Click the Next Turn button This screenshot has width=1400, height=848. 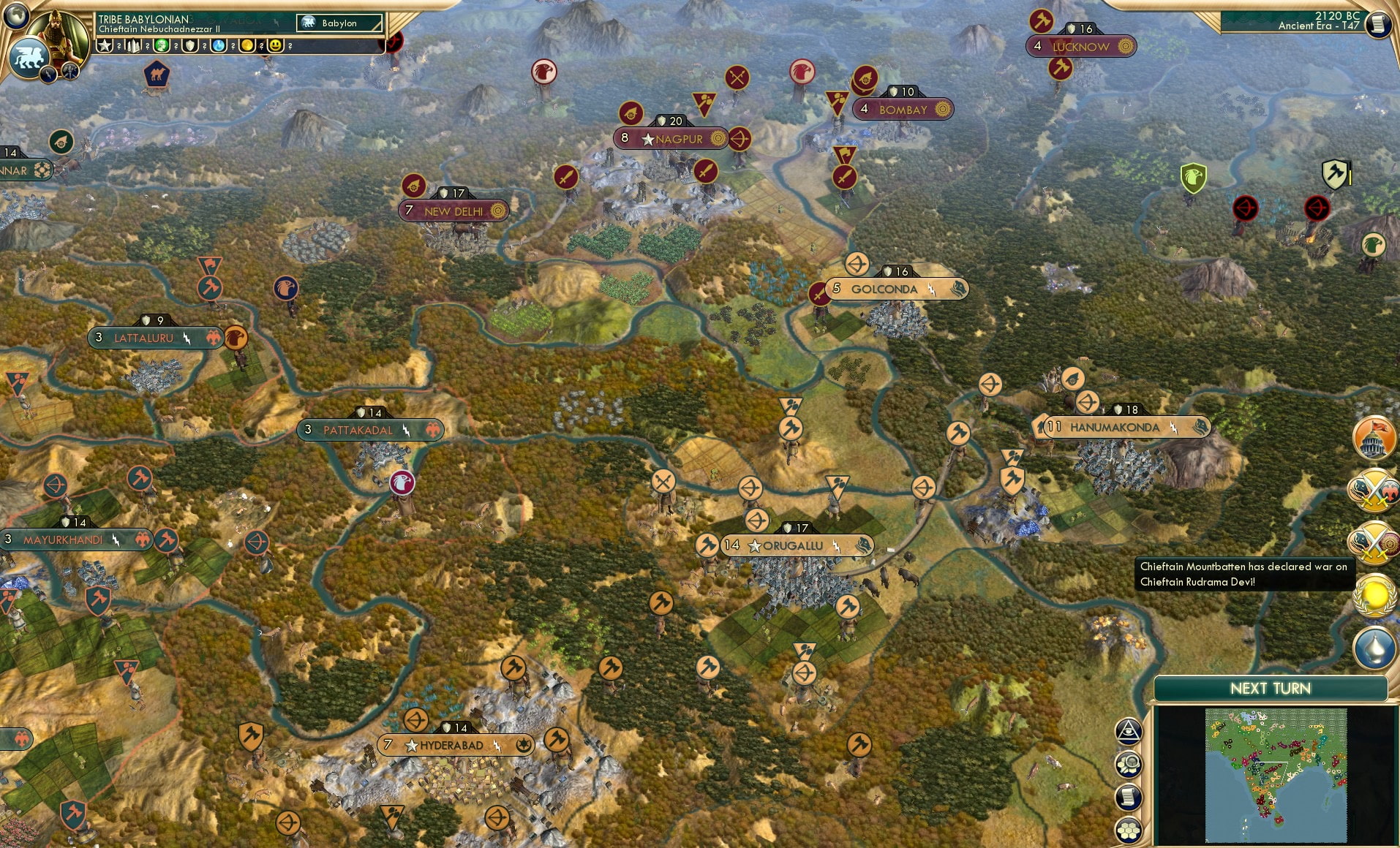coord(1272,688)
